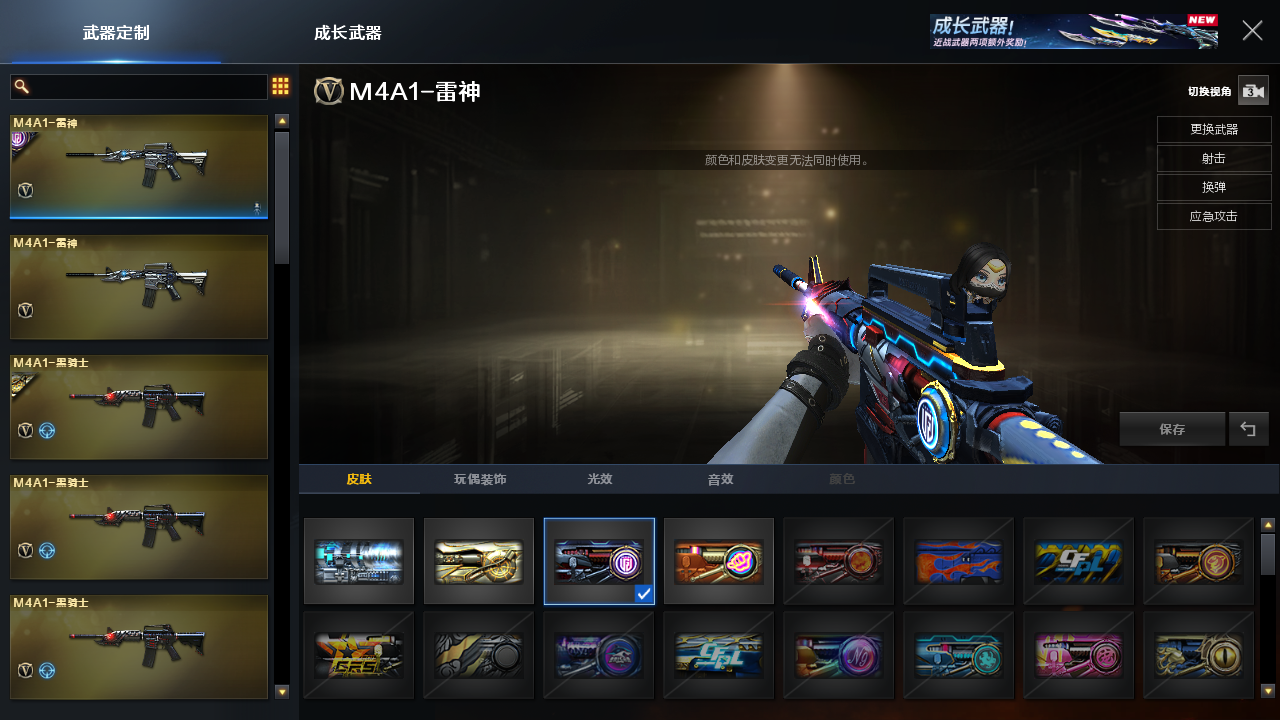The height and width of the screenshot is (720, 1280).
Task: Preview firing with the 射击 button
Action: pyautogui.click(x=1214, y=158)
